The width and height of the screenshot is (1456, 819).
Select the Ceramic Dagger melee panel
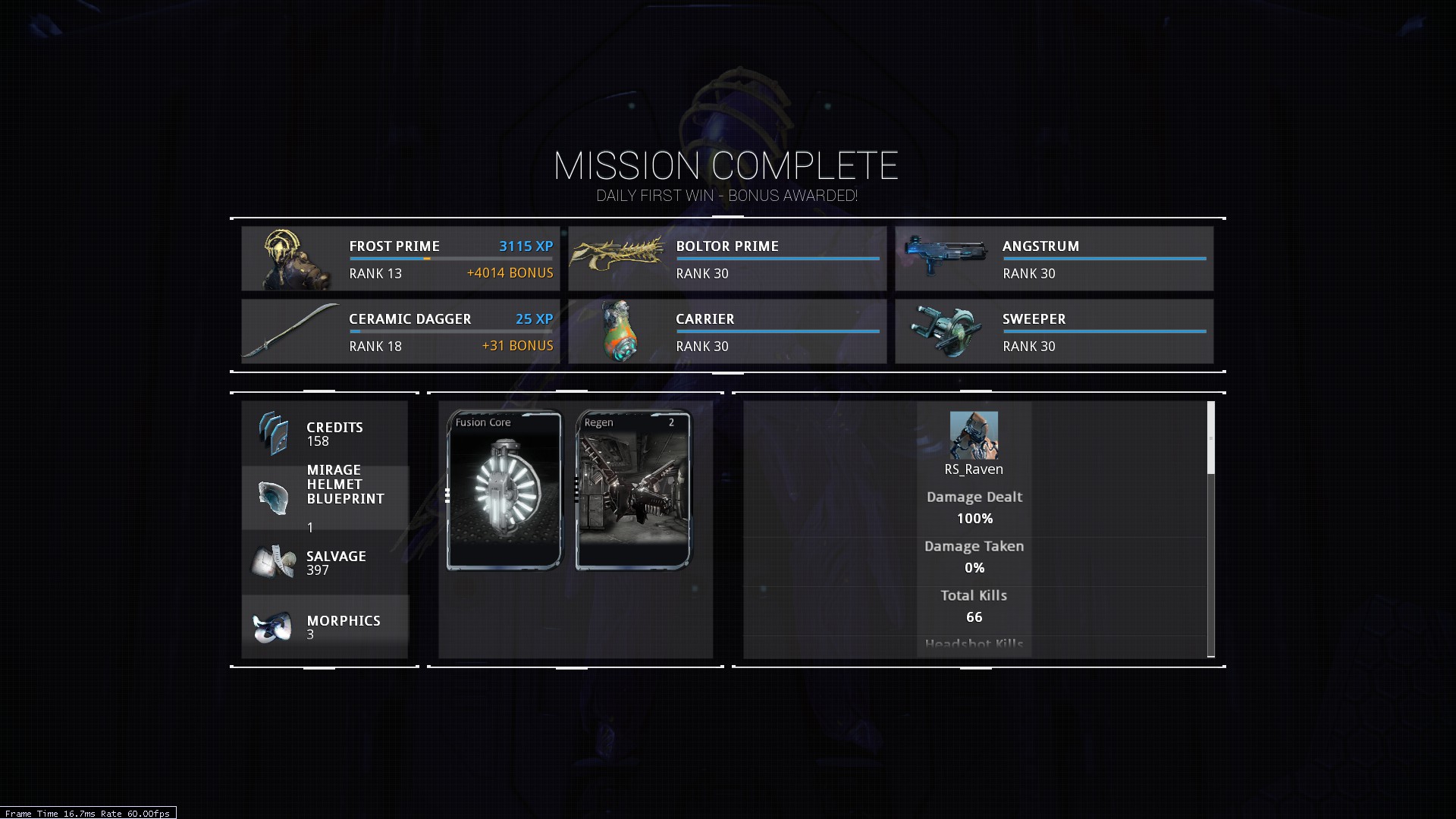tap(400, 331)
